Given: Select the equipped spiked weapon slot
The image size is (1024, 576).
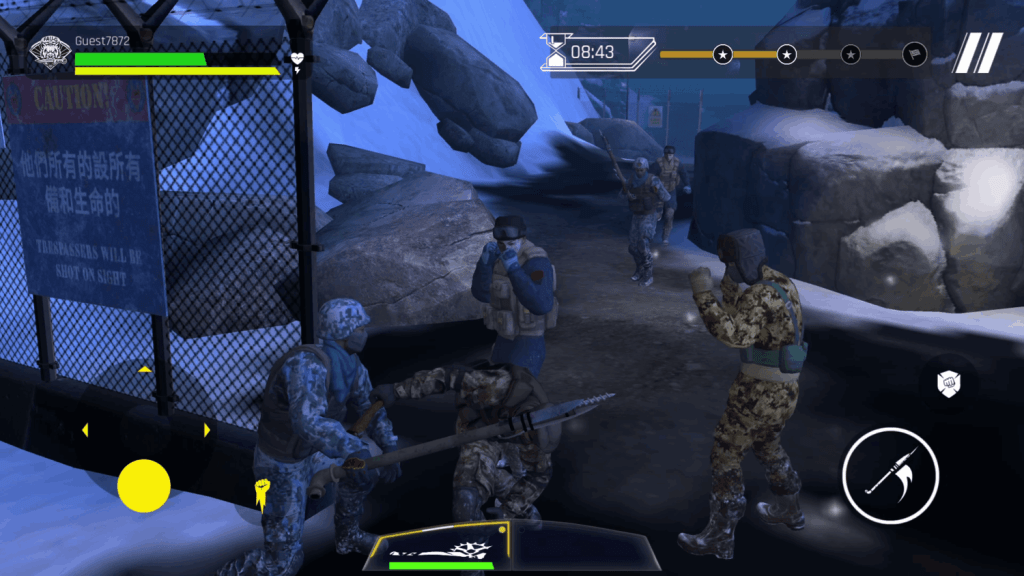Looking at the screenshot, I should click(441, 548).
